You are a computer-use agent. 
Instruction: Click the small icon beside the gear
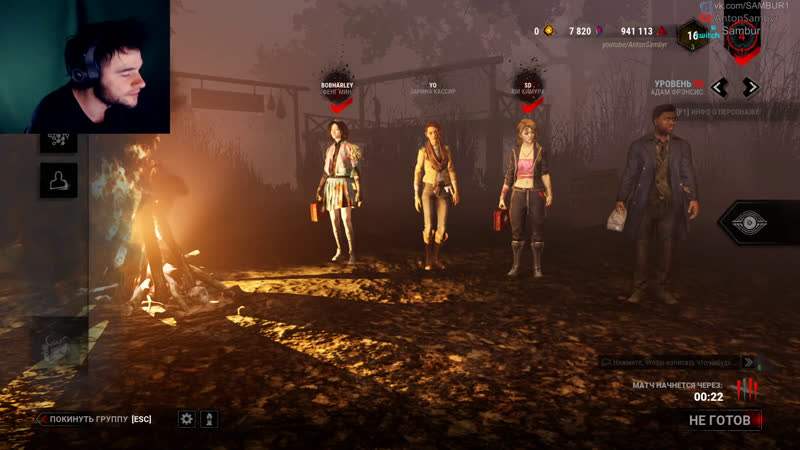coord(209,419)
